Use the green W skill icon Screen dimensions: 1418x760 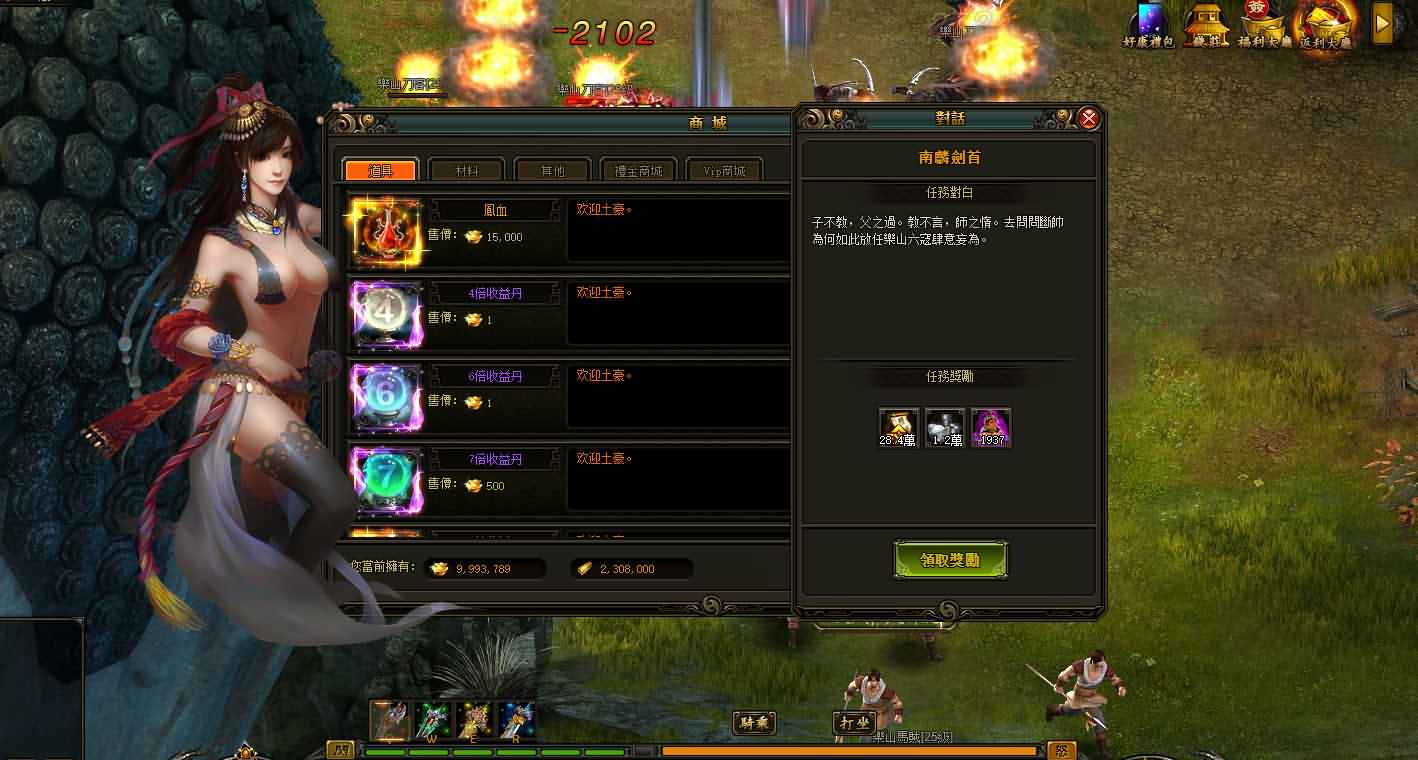pos(432,720)
